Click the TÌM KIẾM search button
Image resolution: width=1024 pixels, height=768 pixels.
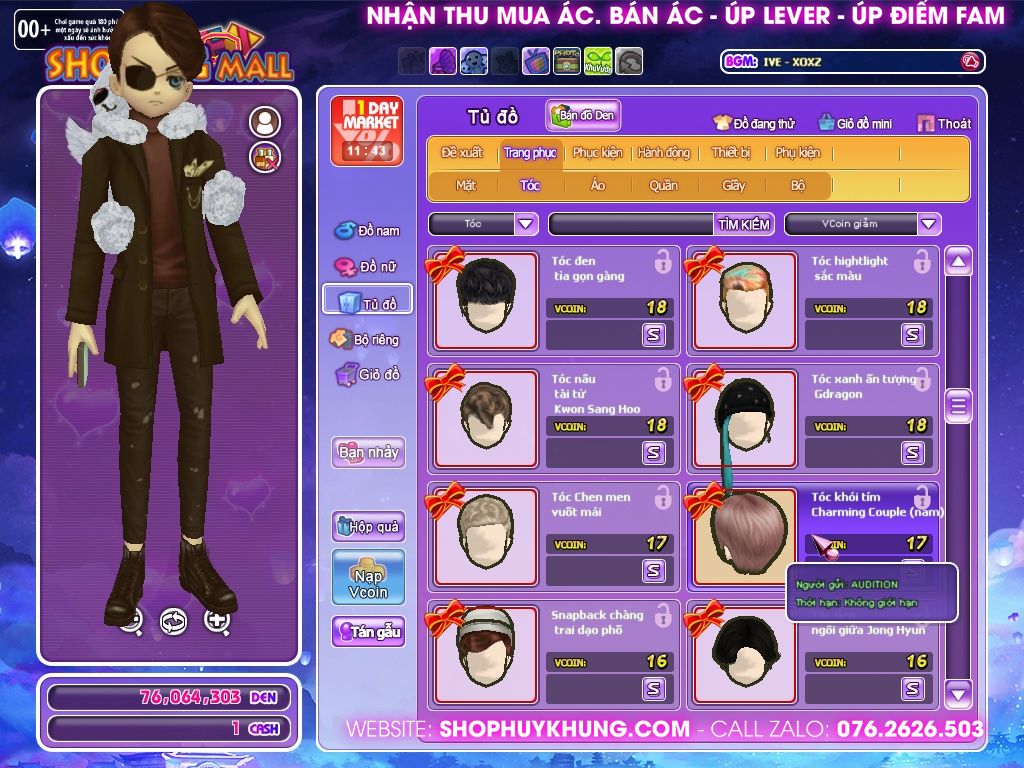click(743, 224)
